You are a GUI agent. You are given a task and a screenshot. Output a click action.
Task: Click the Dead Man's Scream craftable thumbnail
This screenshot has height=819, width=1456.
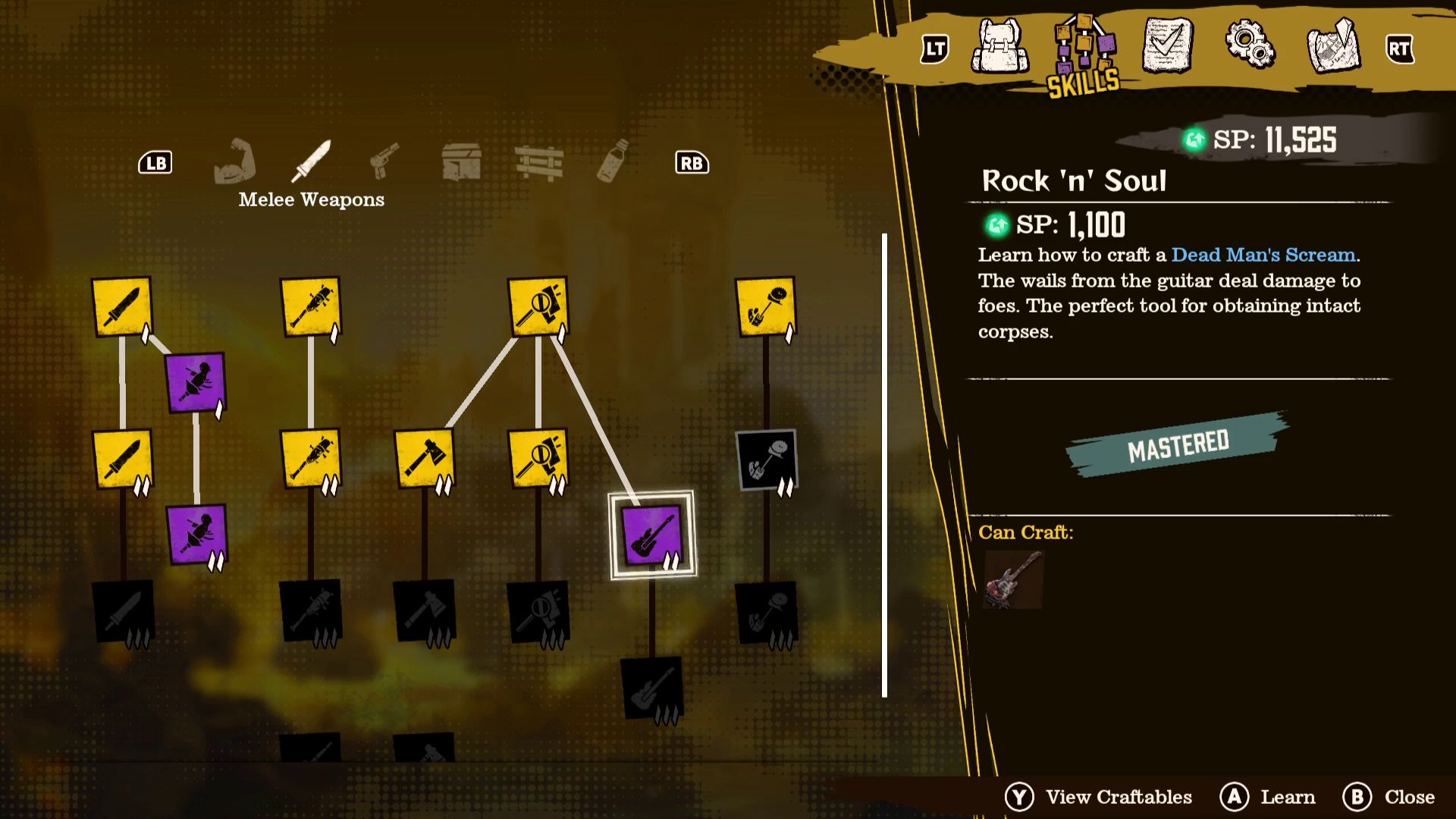pos(1013,579)
